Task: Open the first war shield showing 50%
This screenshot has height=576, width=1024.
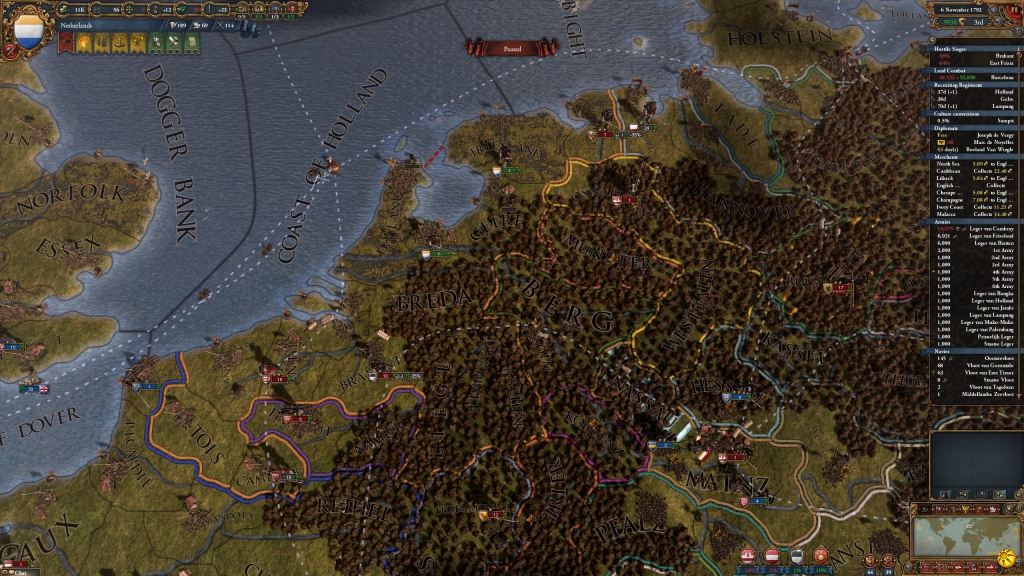Action: pyautogui.click(x=748, y=555)
